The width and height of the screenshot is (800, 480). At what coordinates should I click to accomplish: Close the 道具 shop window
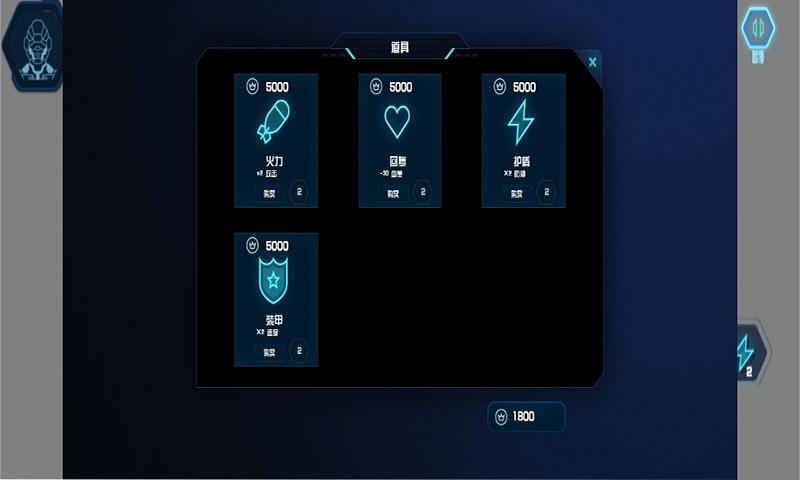pyautogui.click(x=593, y=62)
